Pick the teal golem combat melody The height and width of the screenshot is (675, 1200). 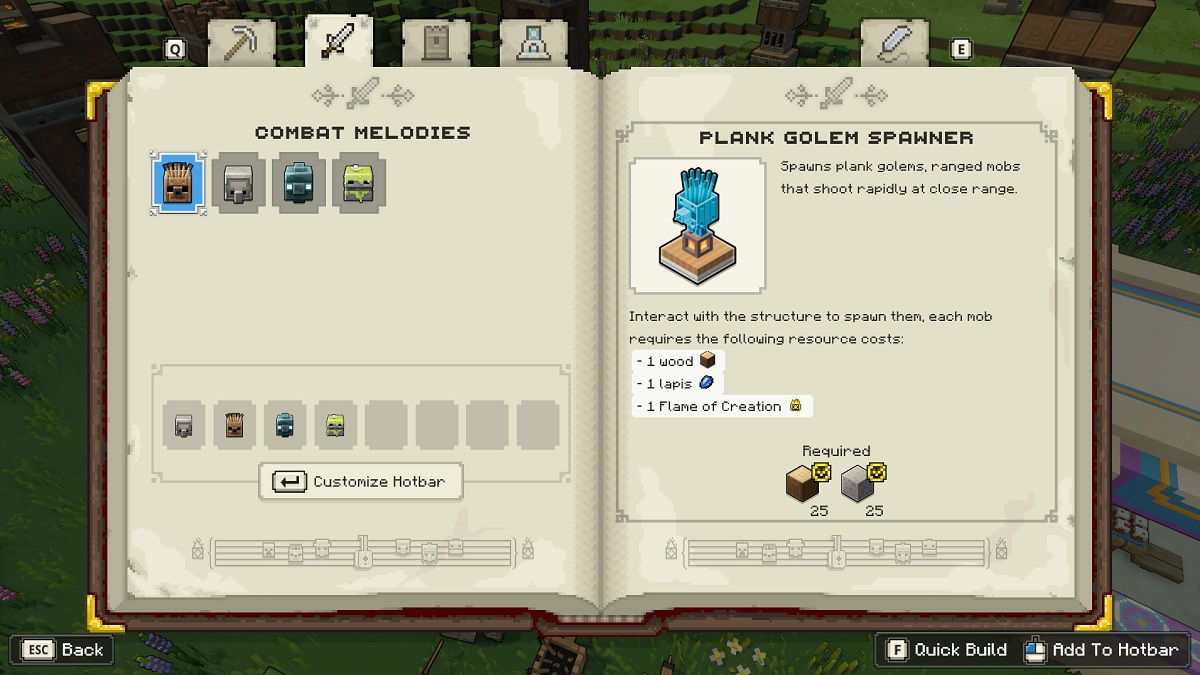[298, 183]
